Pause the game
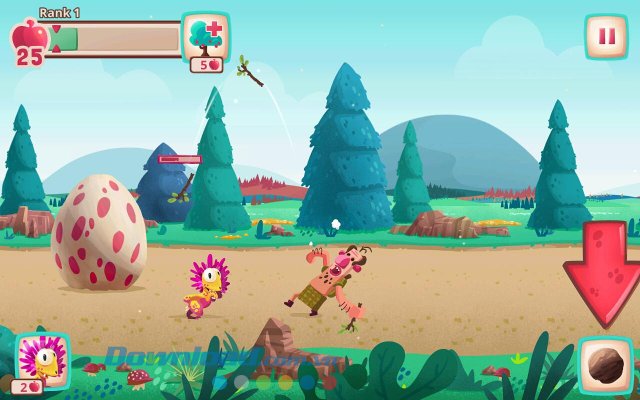 click(x=606, y=37)
